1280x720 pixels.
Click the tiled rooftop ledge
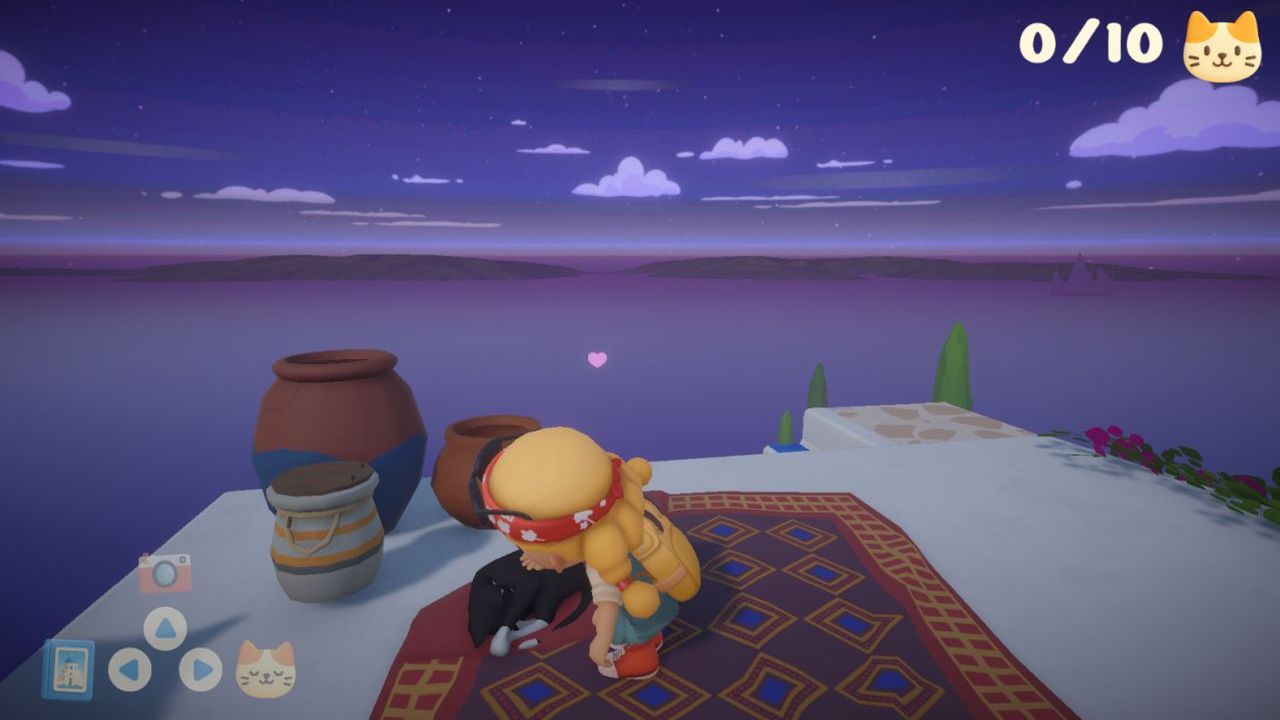[x=920, y=425]
